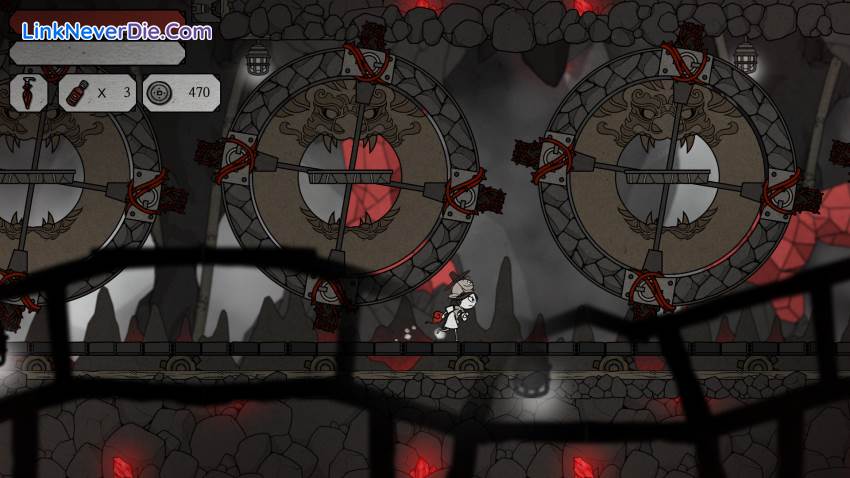Viewport: 850px width, 478px height.
Task: Select the equipped dagger weapon slot
Action: point(30,92)
